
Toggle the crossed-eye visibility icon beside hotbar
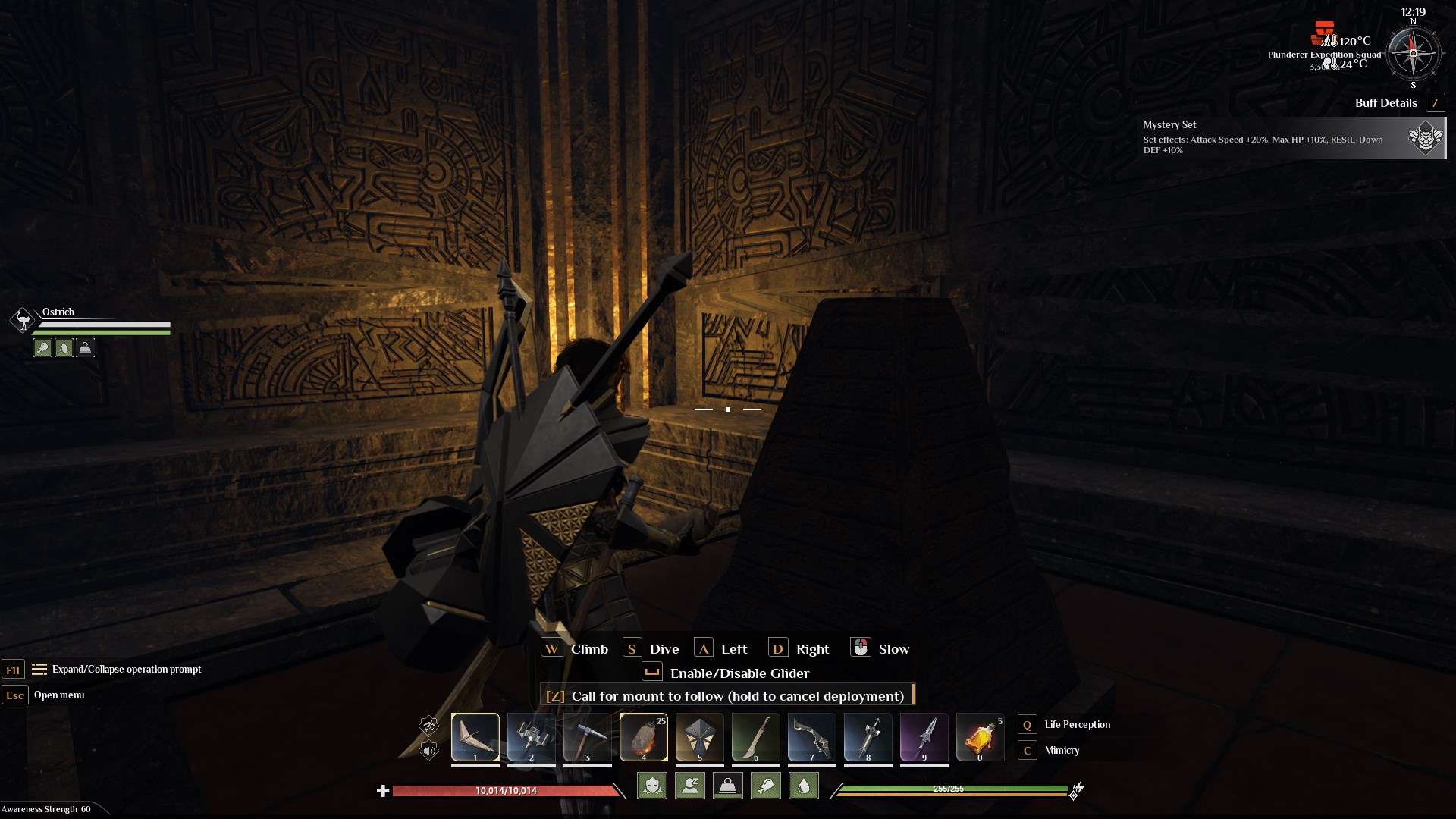[428, 726]
